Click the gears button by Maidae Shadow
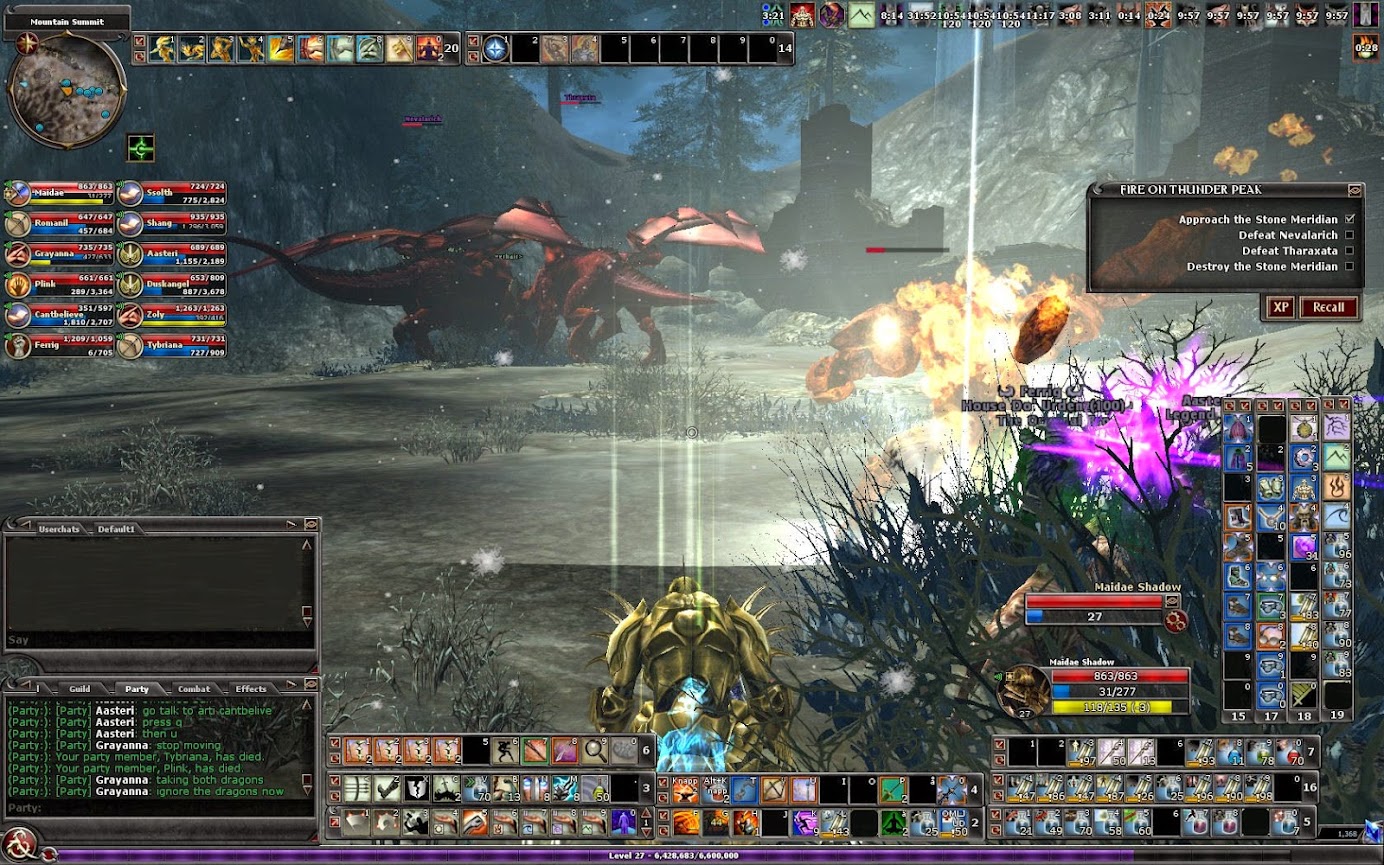Screen dimensions: 1384x865 tap(1176, 620)
